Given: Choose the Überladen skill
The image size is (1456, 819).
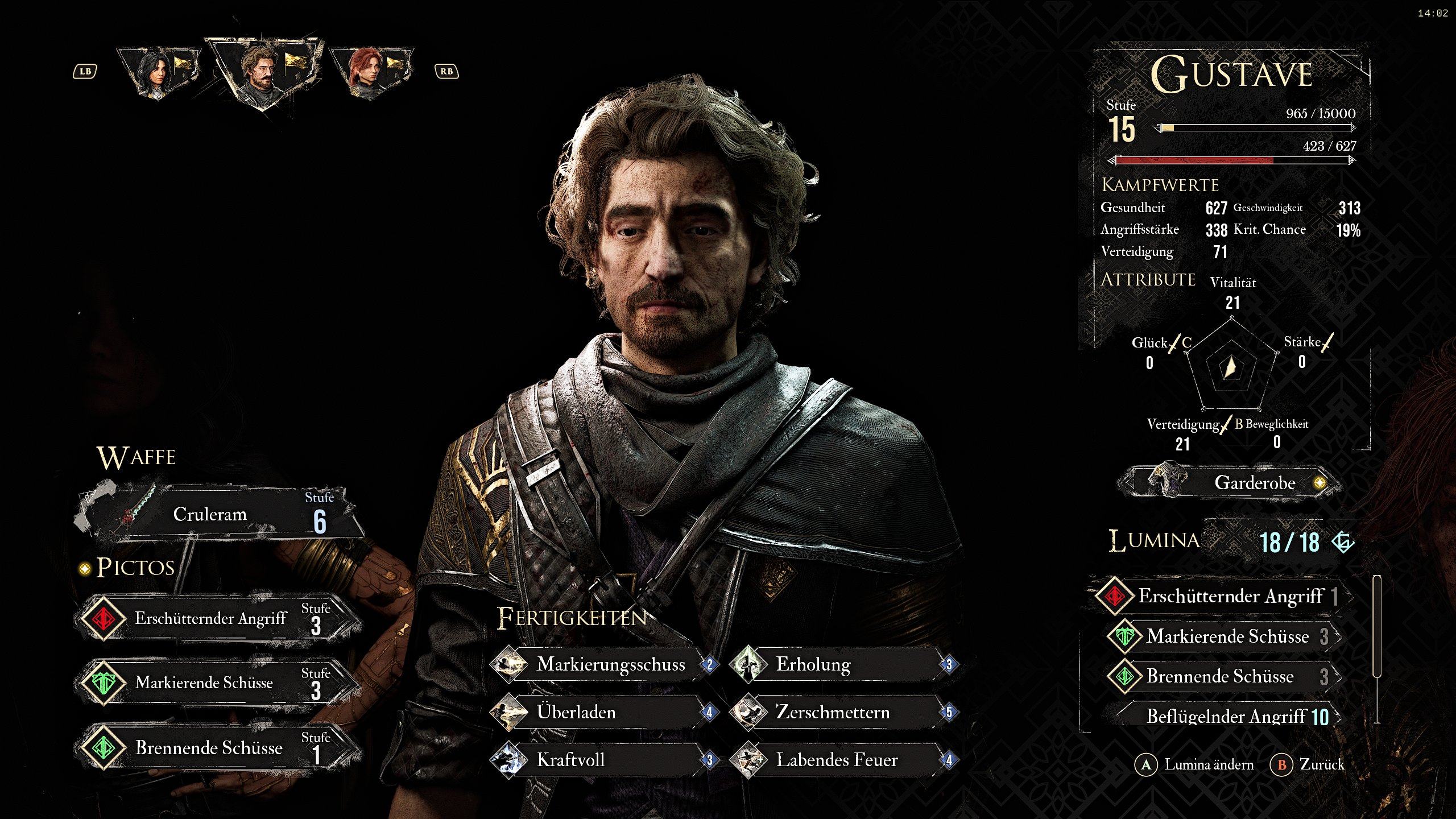Looking at the screenshot, I should tap(604, 712).
